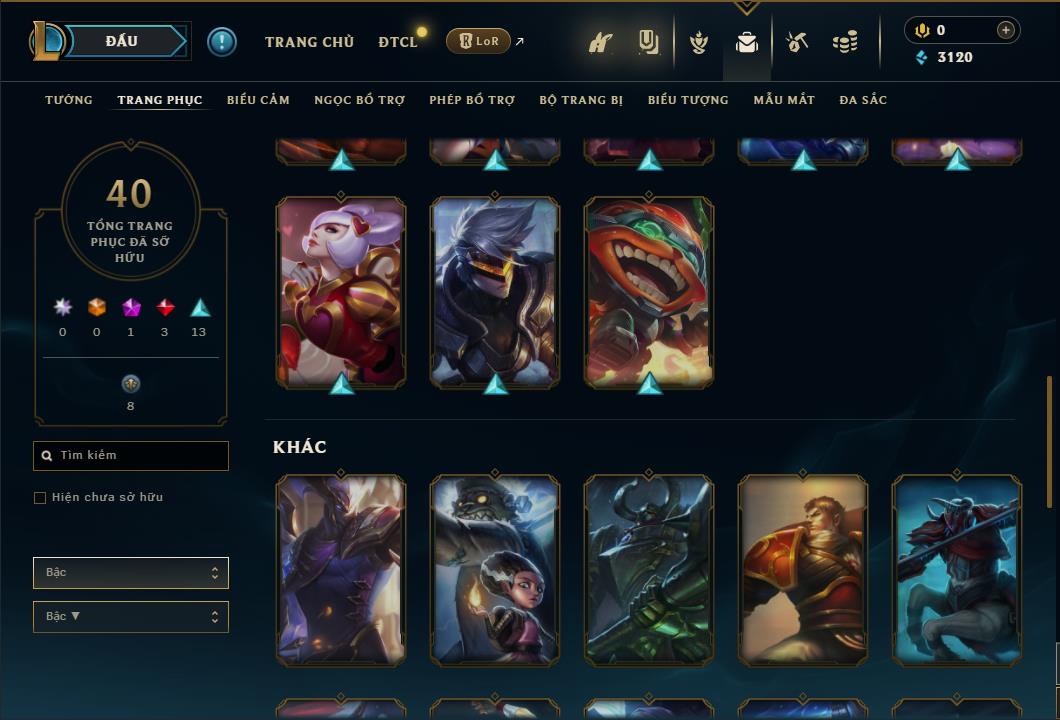The image size is (1060, 720).
Task: Open the exclamation mark notification icon
Action: (x=222, y=41)
